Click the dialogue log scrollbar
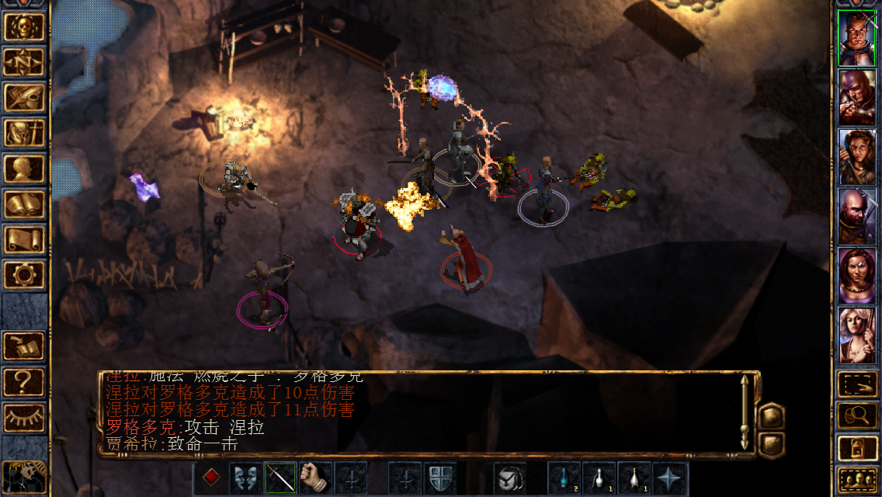 tap(744, 412)
